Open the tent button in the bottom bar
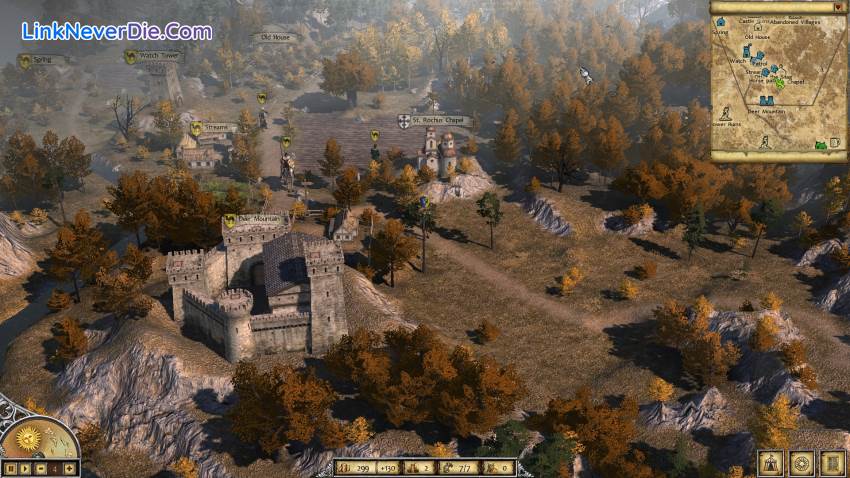The image size is (850, 478). click(x=770, y=463)
